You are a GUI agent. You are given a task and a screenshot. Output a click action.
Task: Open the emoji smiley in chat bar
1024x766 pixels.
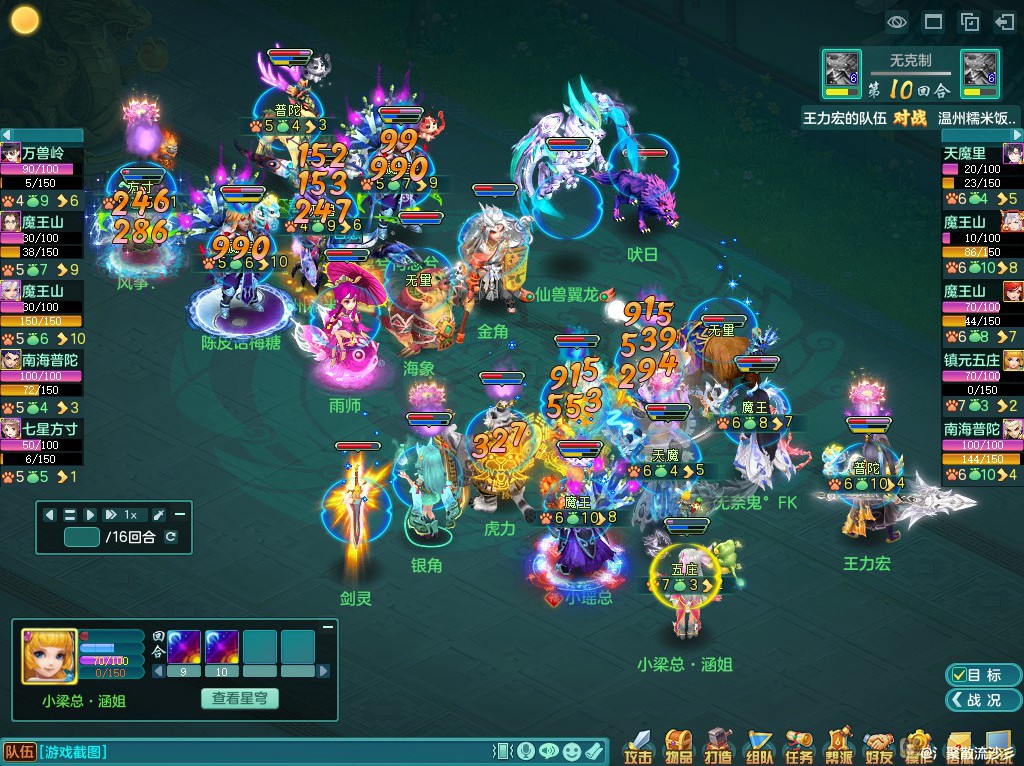tap(571, 751)
